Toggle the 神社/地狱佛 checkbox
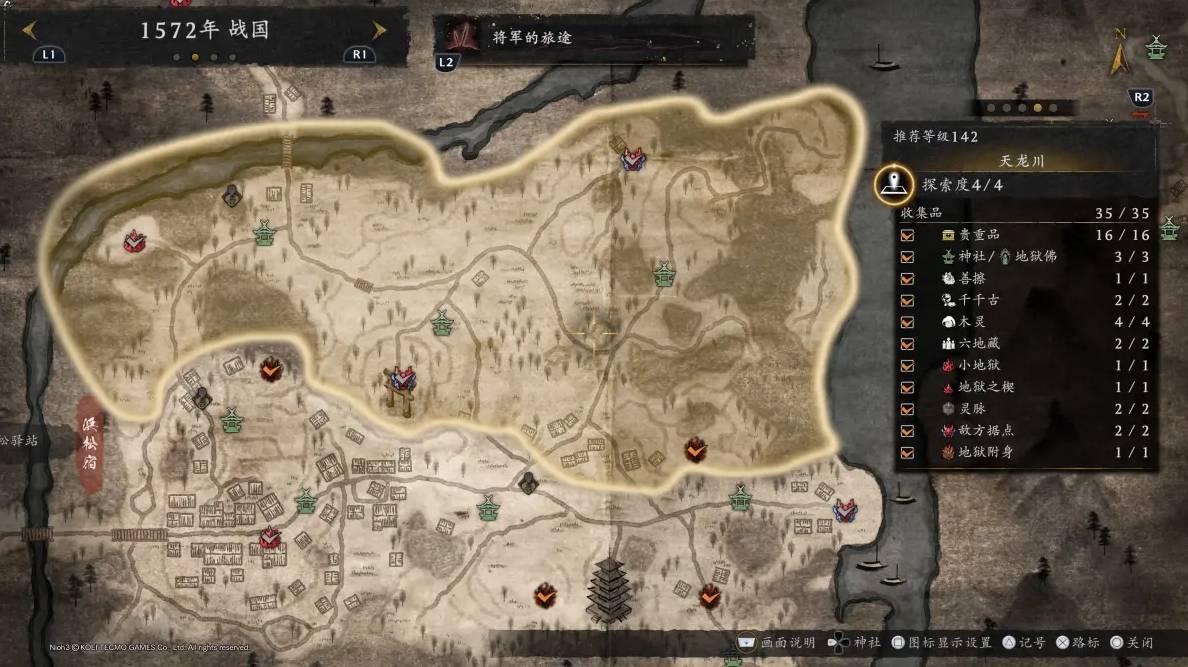Screen dimensions: 1188x667 907,257
